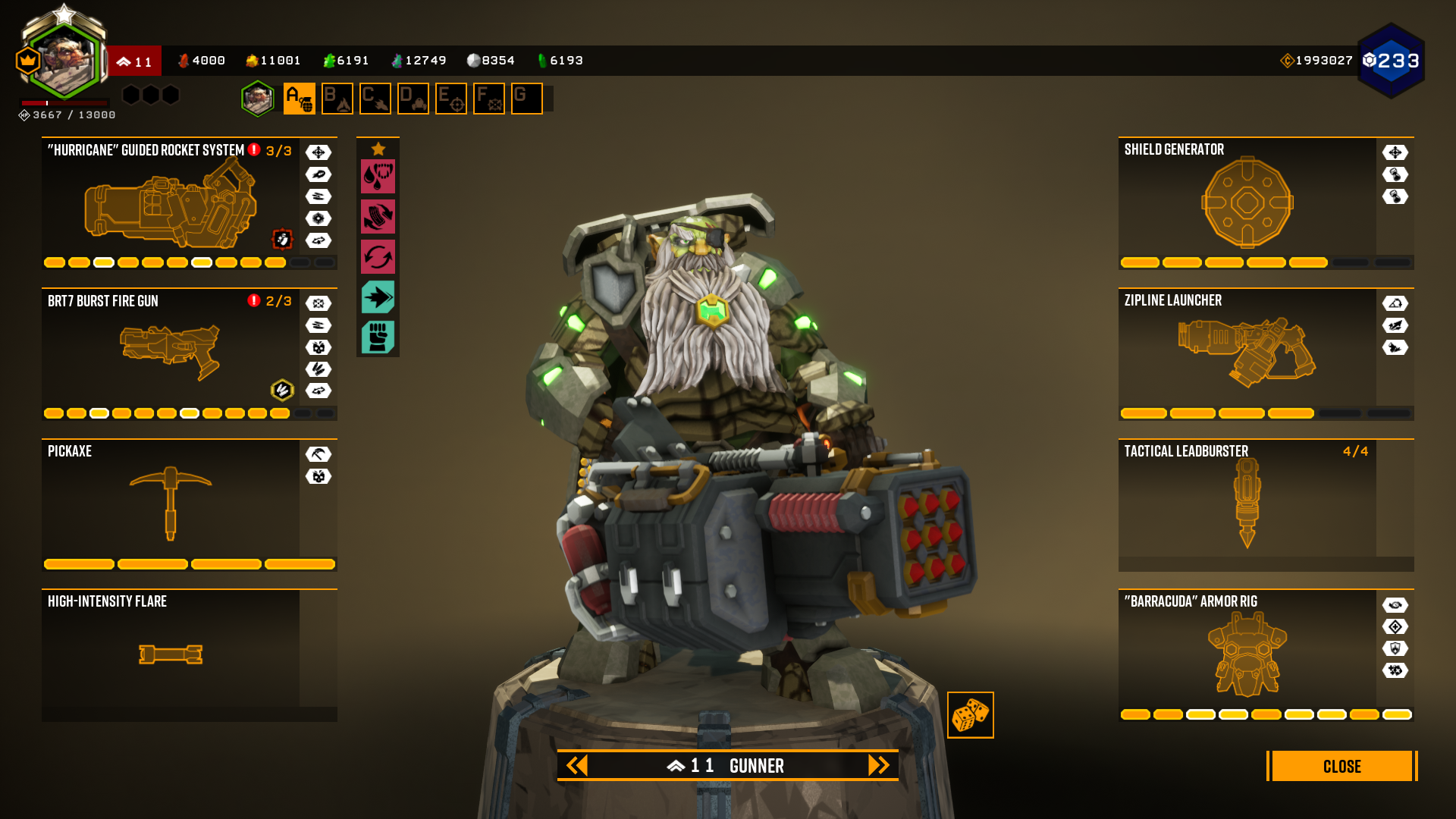1456x819 pixels.
Task: Choose the Zipline Launcher equipment
Action: (1247, 353)
